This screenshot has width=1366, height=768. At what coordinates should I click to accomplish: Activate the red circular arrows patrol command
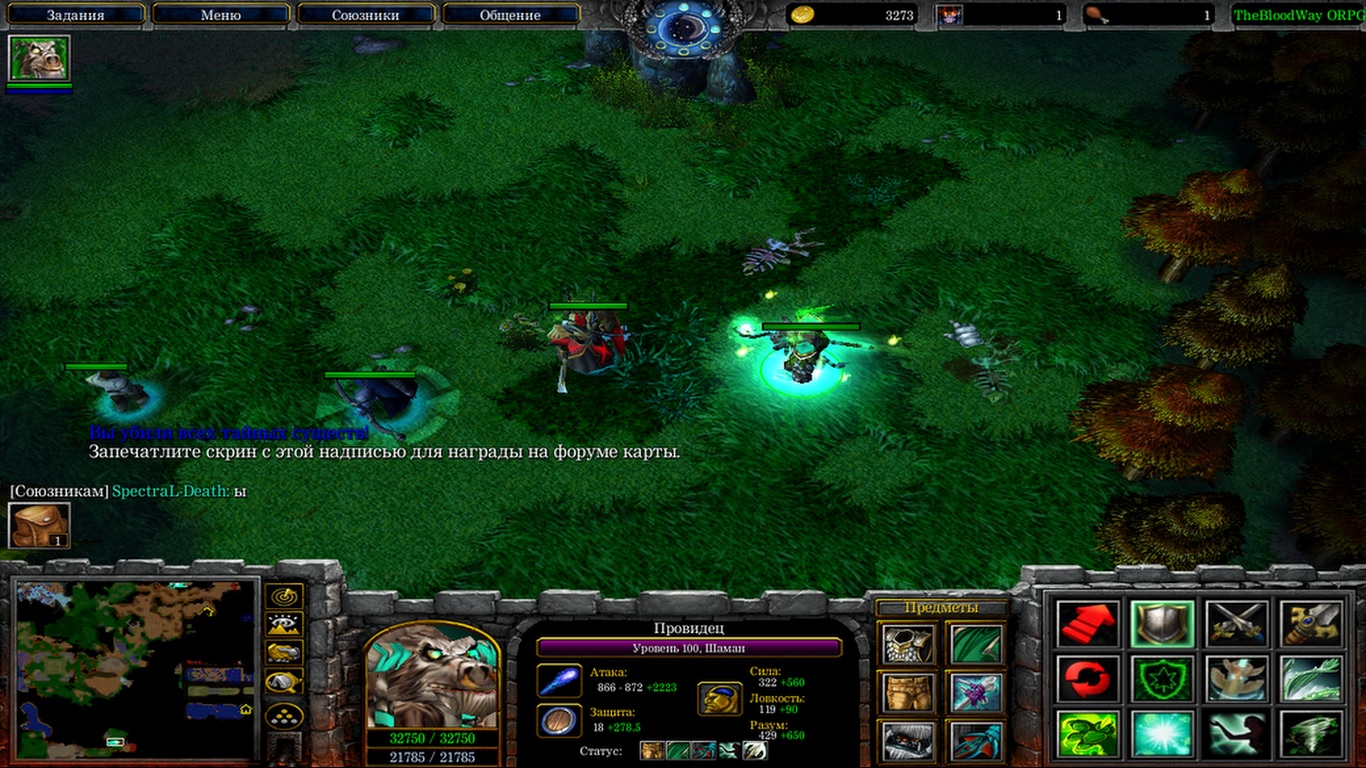[1087, 679]
